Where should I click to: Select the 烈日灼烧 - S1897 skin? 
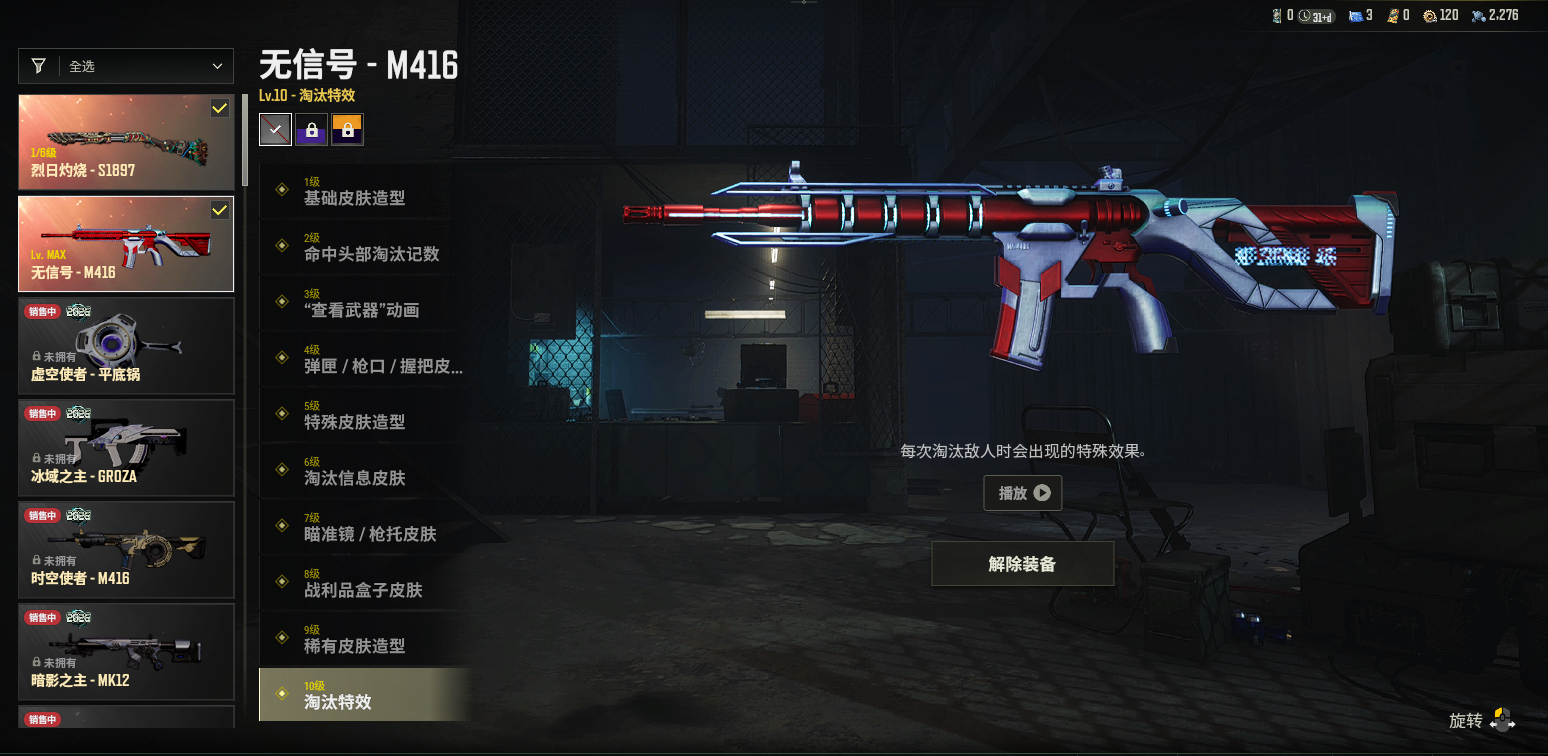126,142
